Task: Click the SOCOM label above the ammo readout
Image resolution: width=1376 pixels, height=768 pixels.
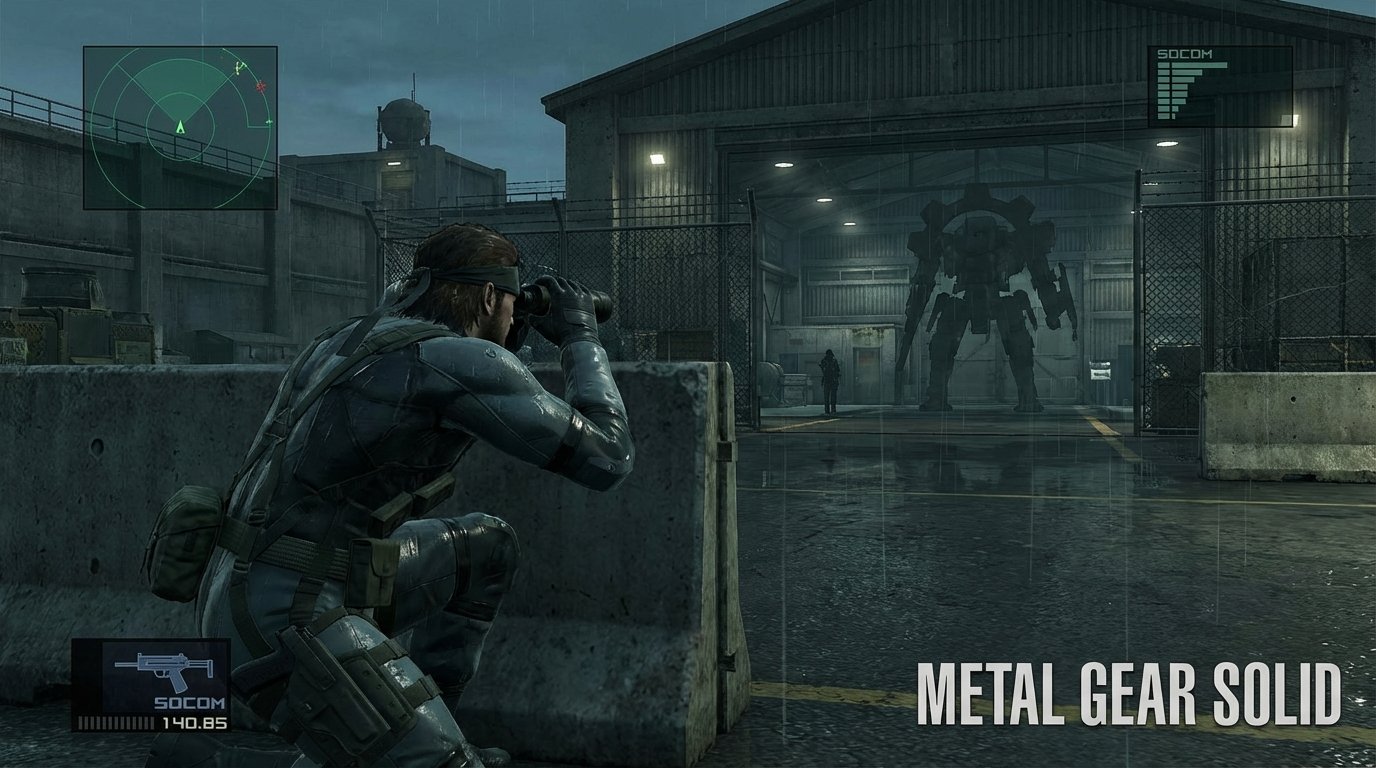Action: pyautogui.click(x=189, y=703)
